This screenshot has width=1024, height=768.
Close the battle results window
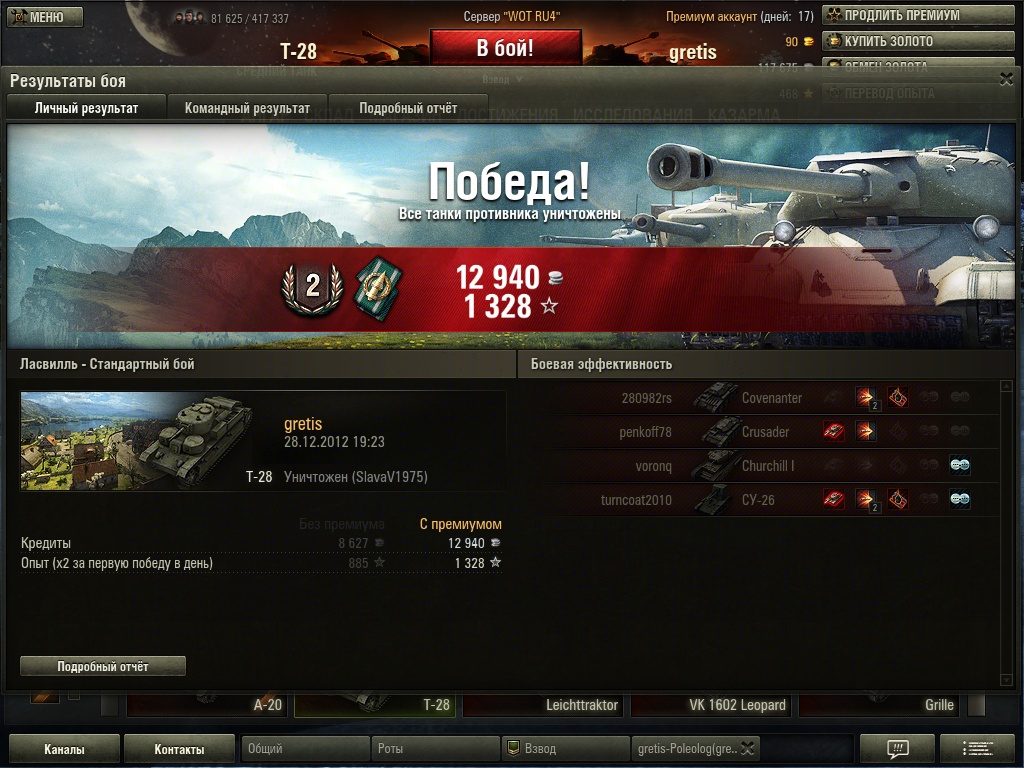point(1006,77)
